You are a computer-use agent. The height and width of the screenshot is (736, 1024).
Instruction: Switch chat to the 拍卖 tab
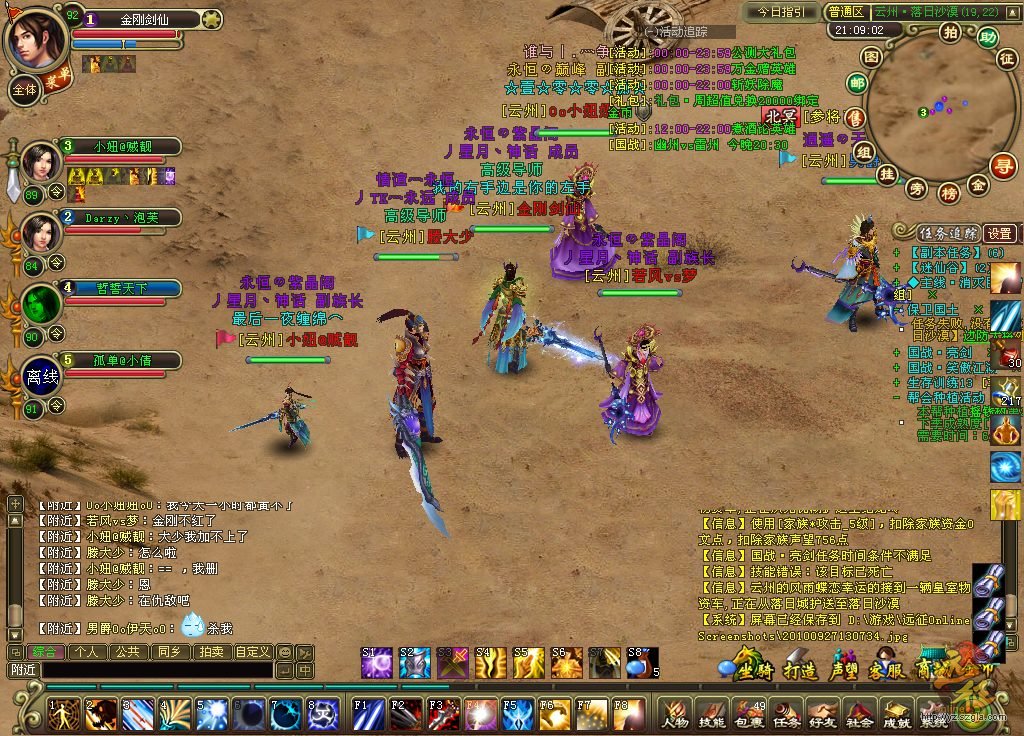[210, 651]
